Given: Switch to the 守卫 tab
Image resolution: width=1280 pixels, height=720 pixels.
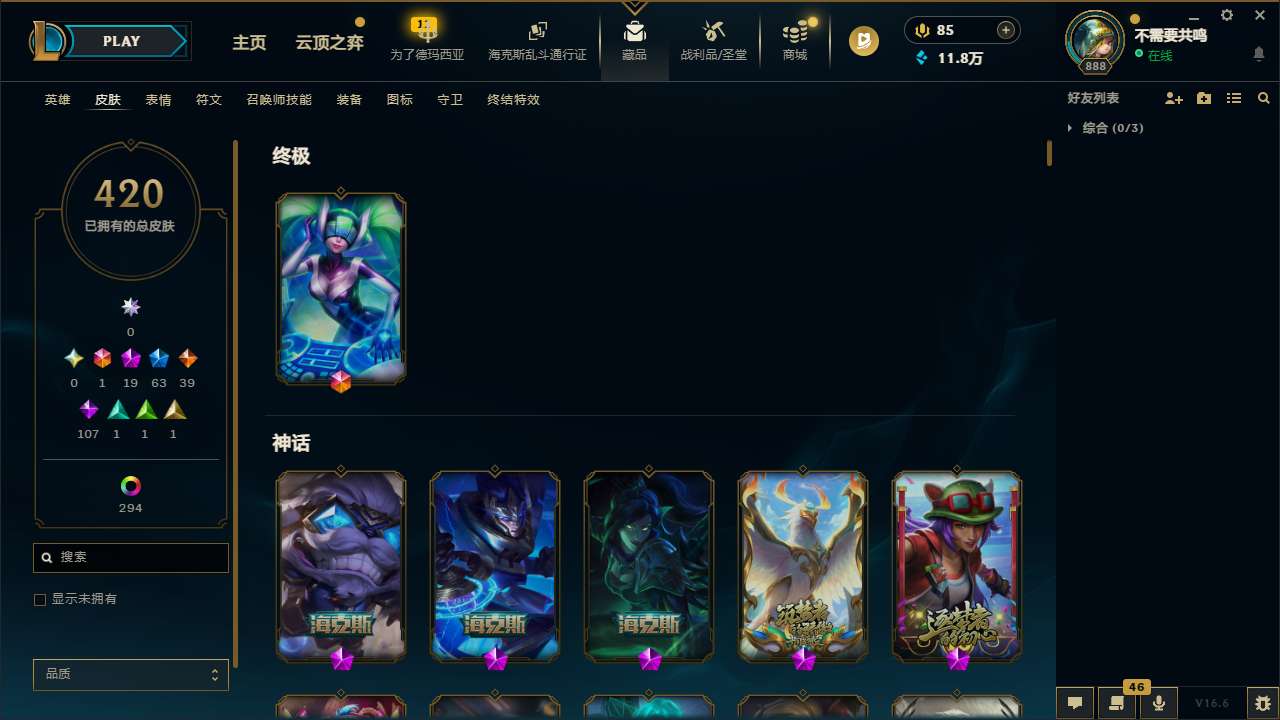Looking at the screenshot, I should (450, 100).
